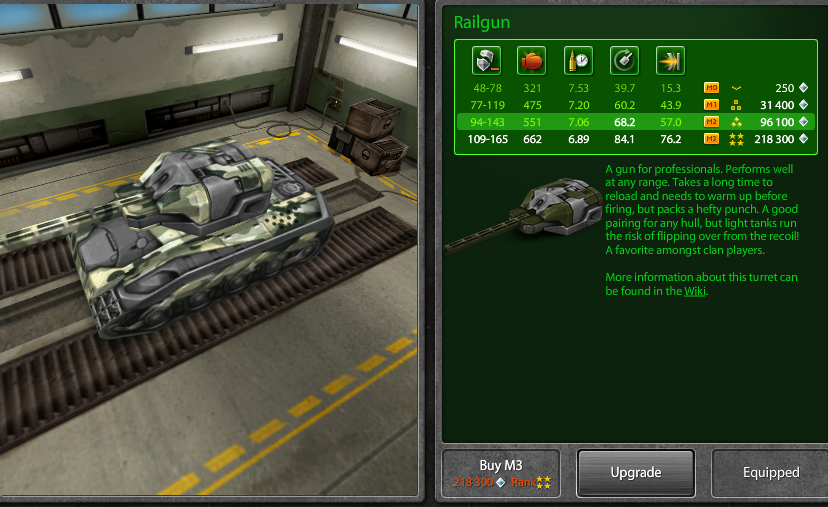The width and height of the screenshot is (828, 507).
Task: Buy the M3 Railgun upgrade
Action: 502,473
